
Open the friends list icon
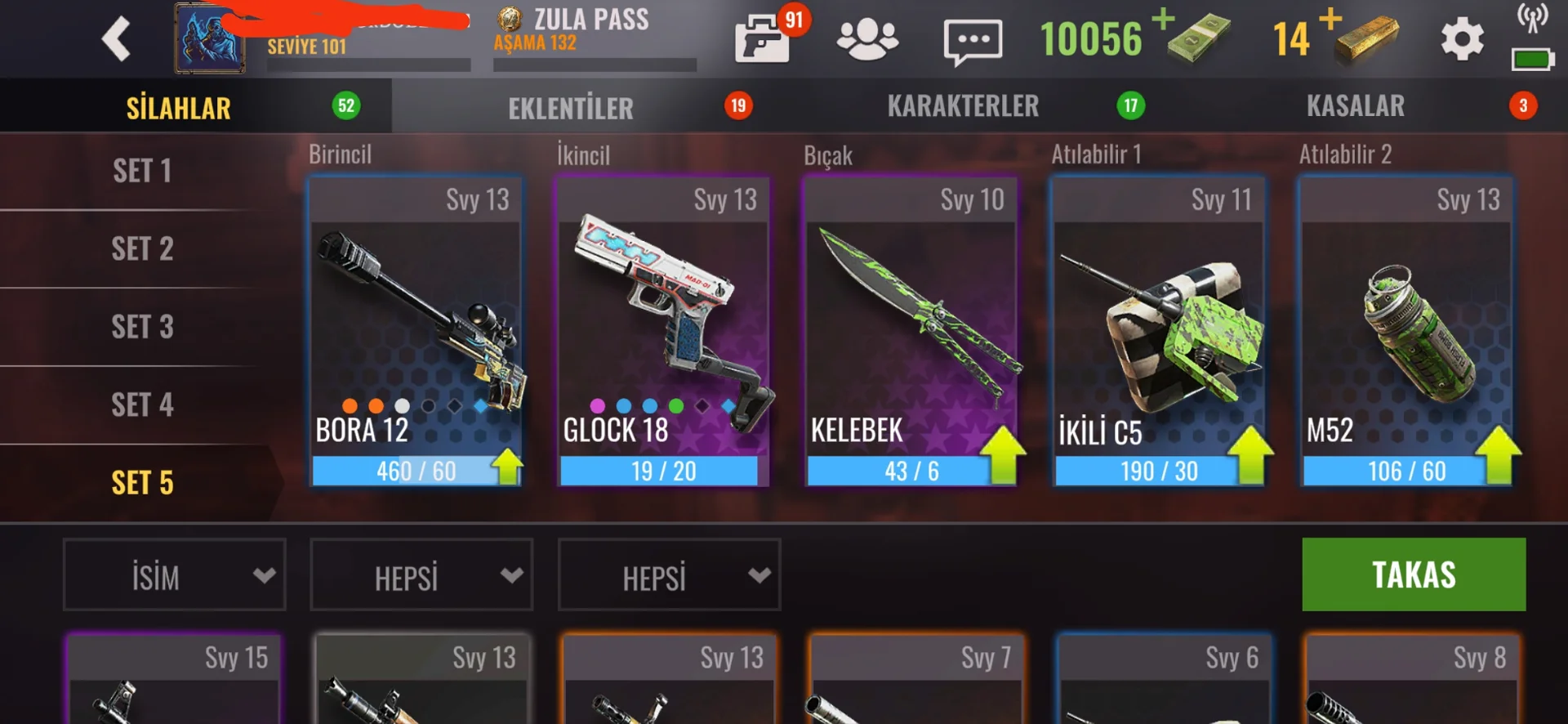pos(867,39)
